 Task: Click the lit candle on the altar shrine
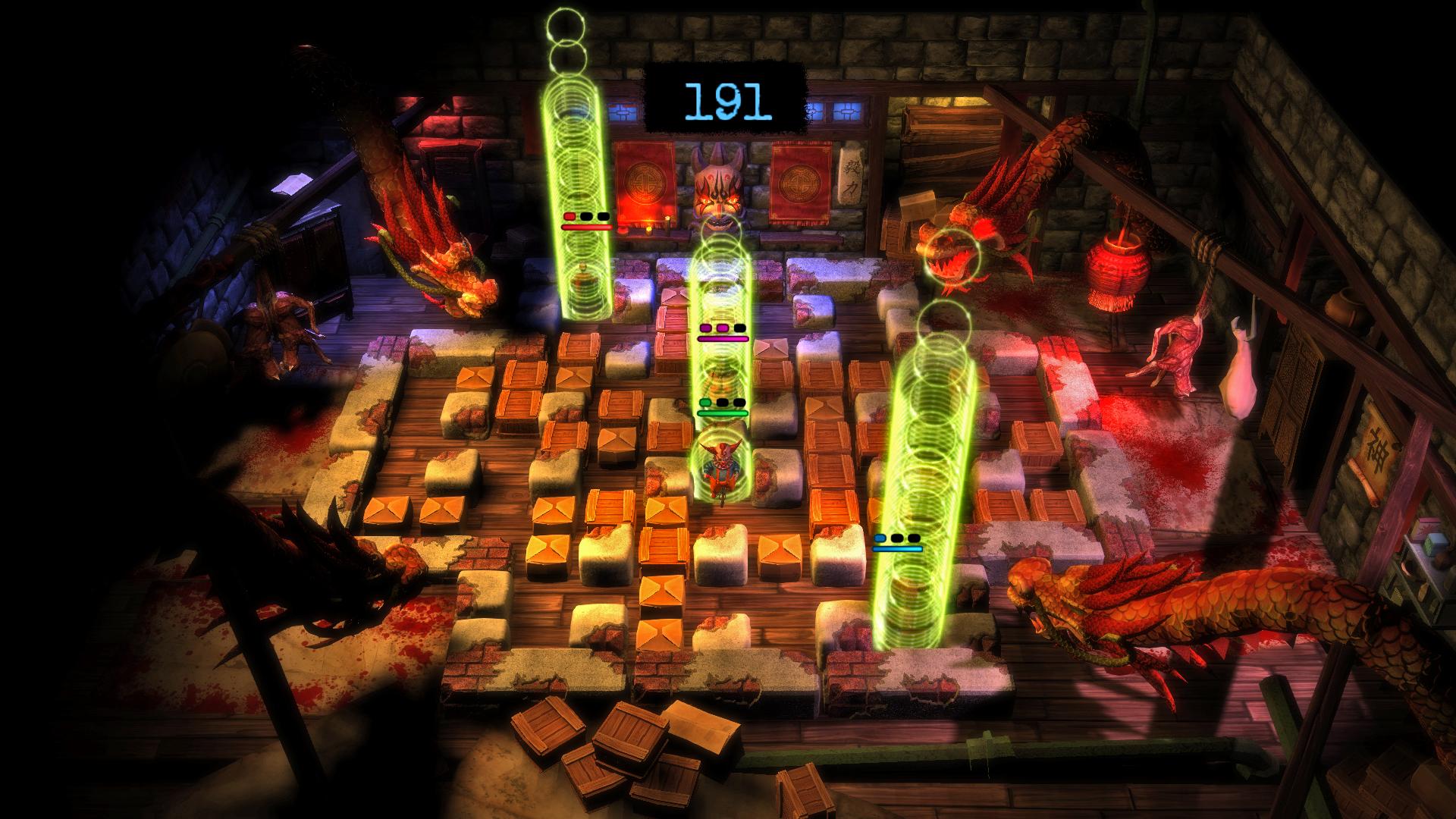(648, 231)
